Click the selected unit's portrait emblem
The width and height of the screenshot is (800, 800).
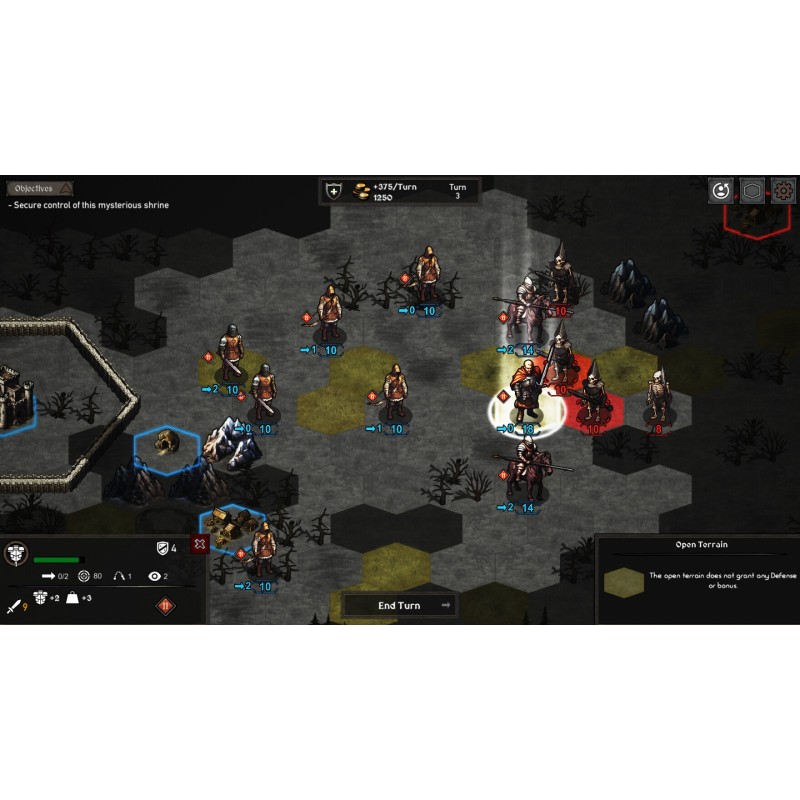point(16,553)
